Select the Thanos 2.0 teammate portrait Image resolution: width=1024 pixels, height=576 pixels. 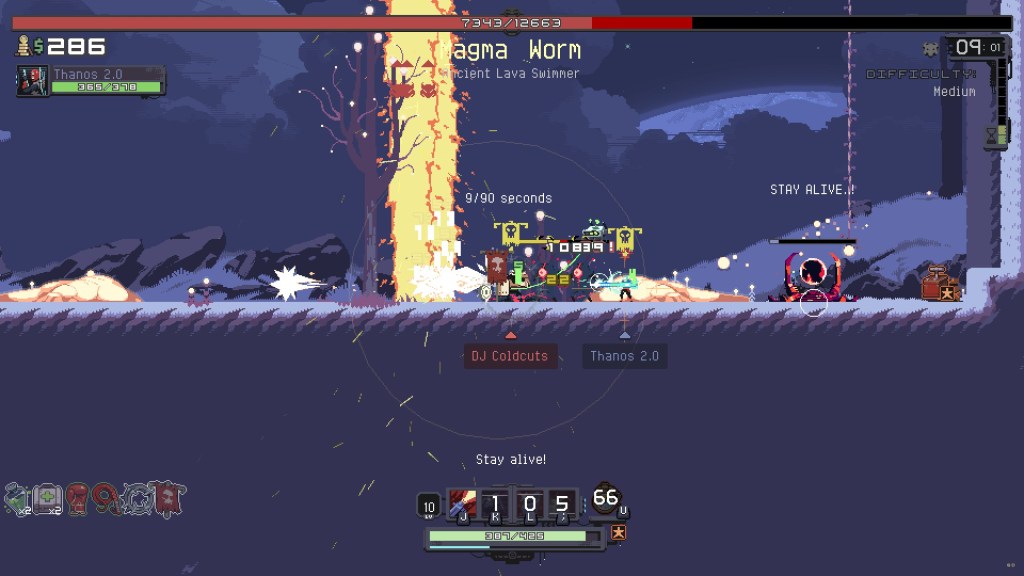33,81
